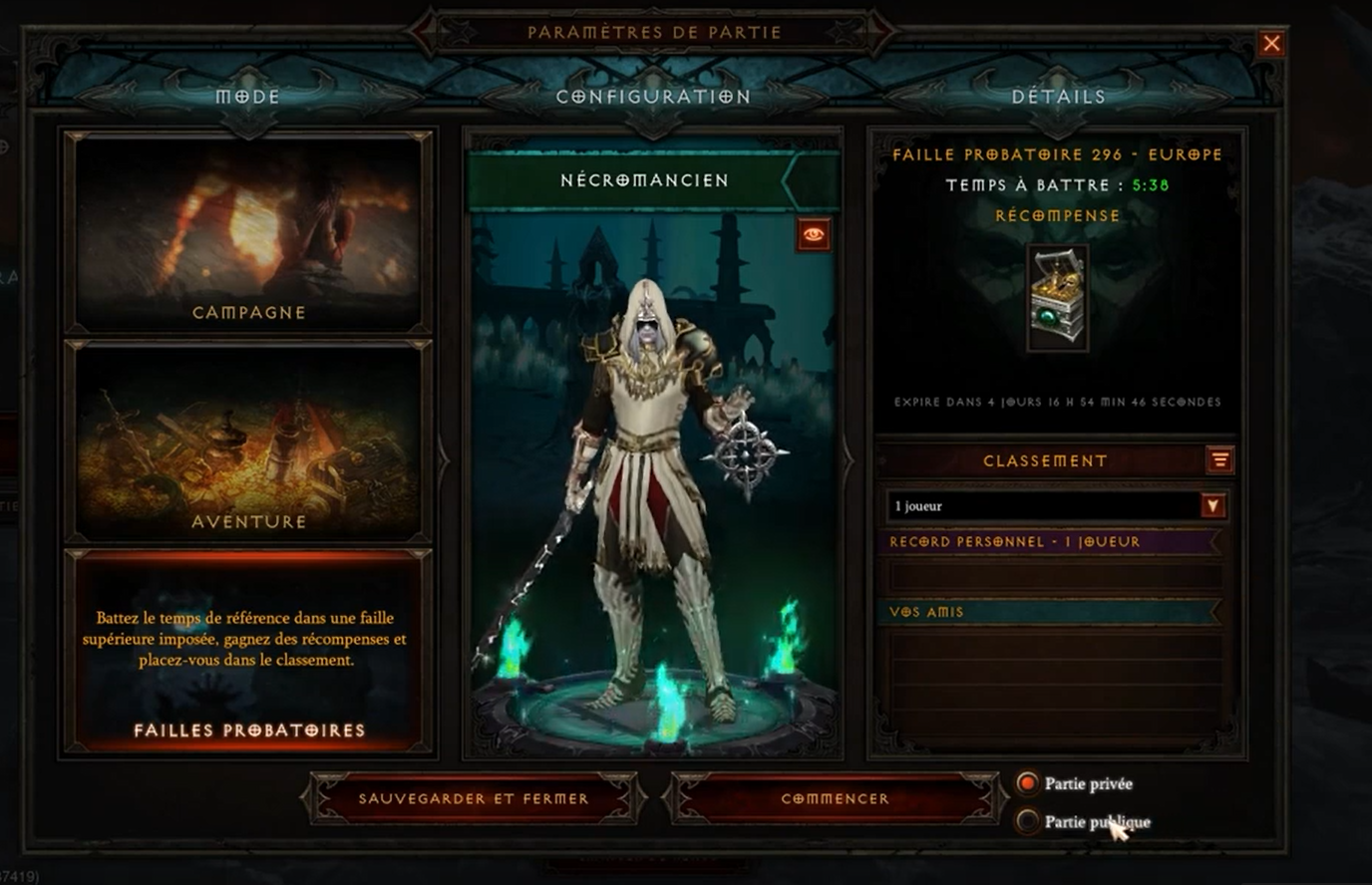Click the Nécromancien hero banner
The height and width of the screenshot is (885, 1372).
(645, 180)
